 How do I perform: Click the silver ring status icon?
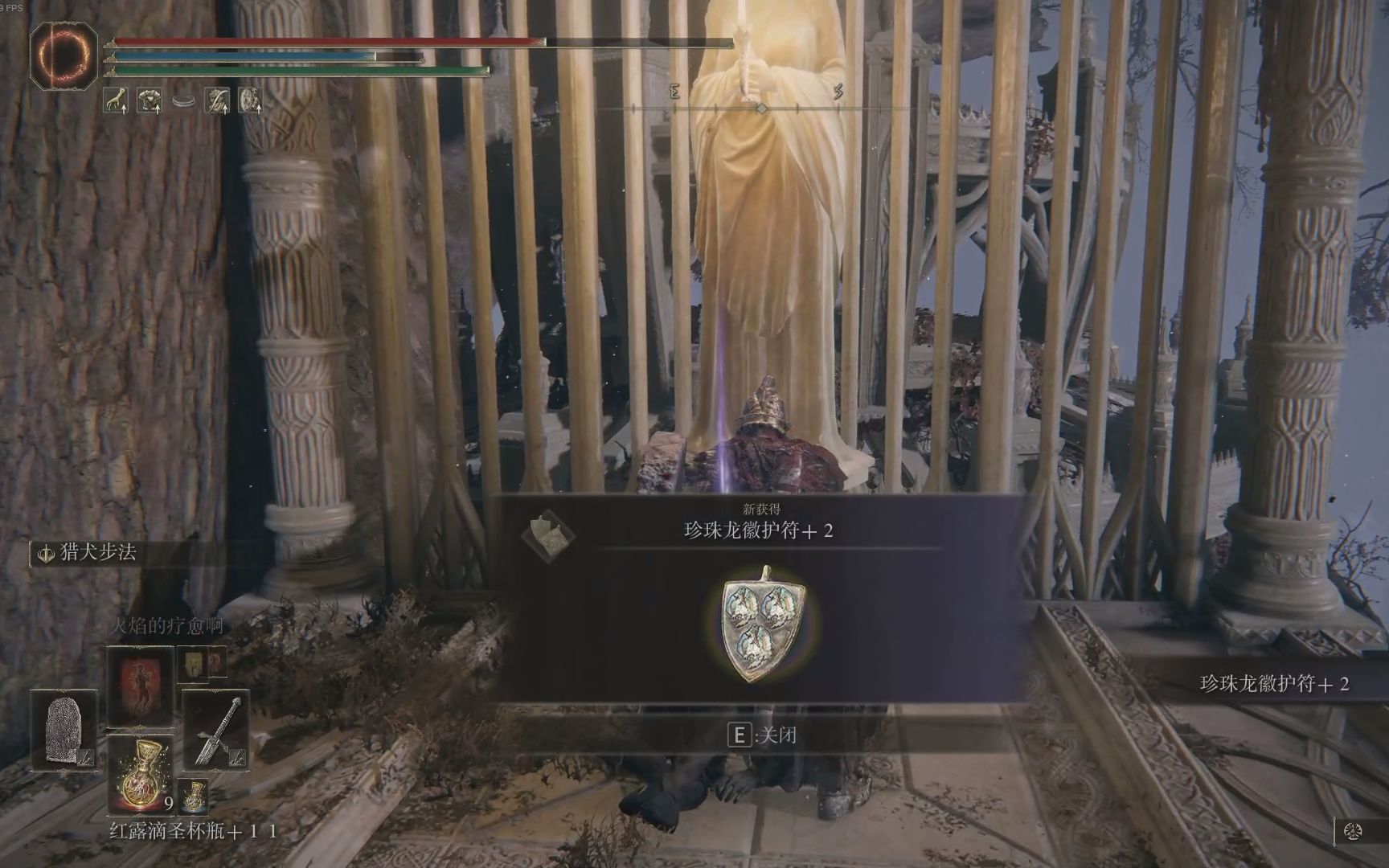coord(184,102)
